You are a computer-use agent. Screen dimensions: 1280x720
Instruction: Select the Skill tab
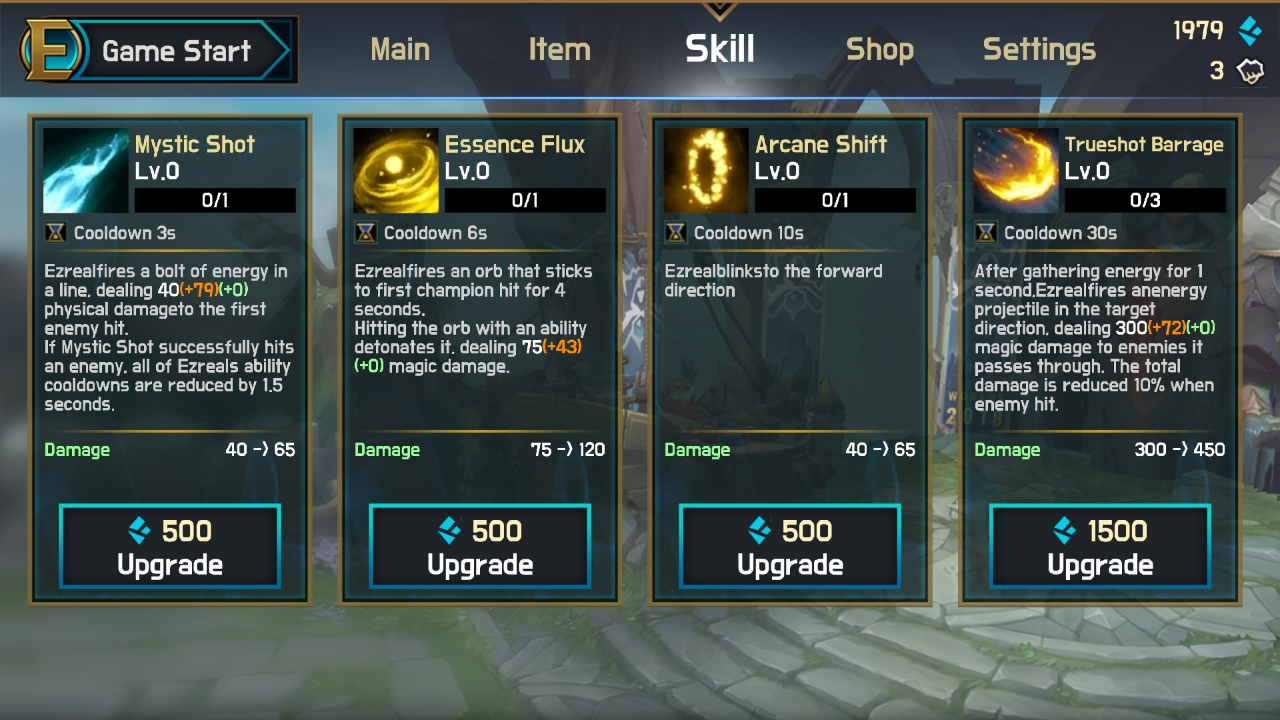(720, 49)
